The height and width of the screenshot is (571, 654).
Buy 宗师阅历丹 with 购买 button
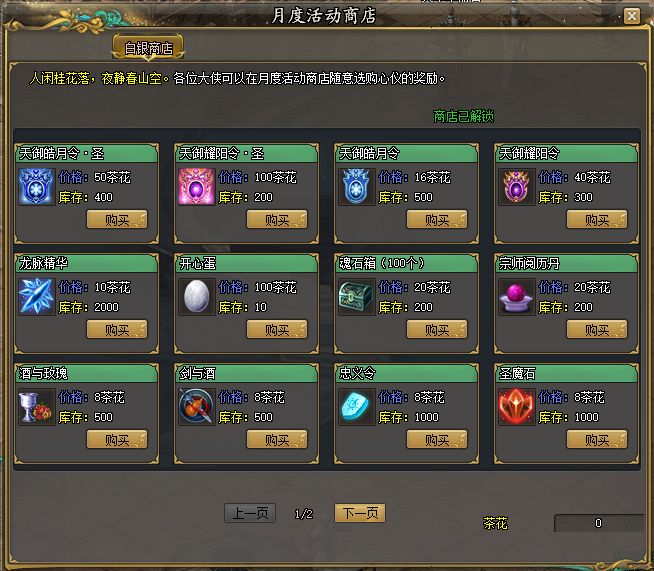coord(597,329)
